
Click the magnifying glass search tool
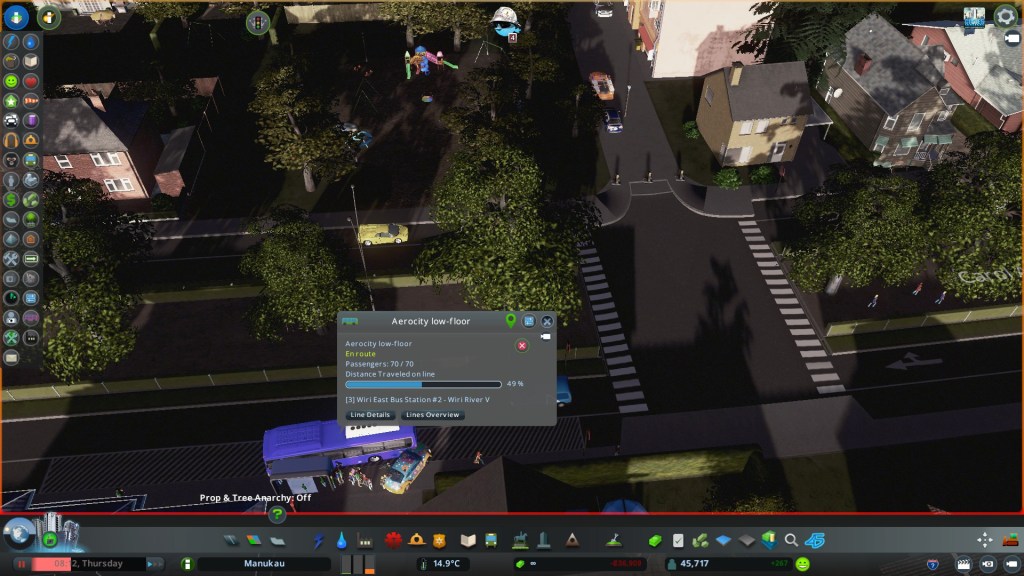pyautogui.click(x=792, y=540)
